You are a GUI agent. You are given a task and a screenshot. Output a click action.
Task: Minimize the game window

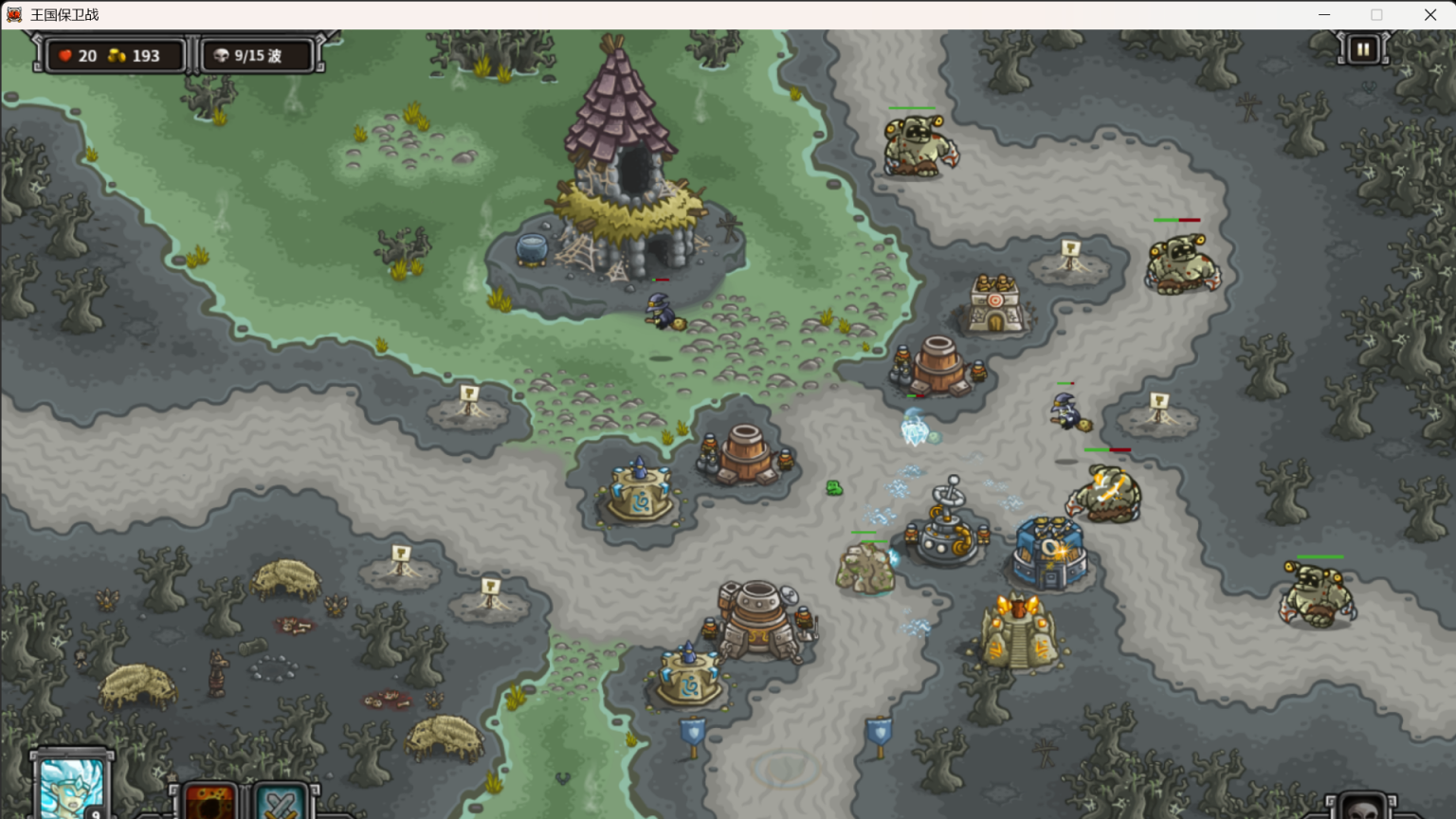click(1324, 14)
